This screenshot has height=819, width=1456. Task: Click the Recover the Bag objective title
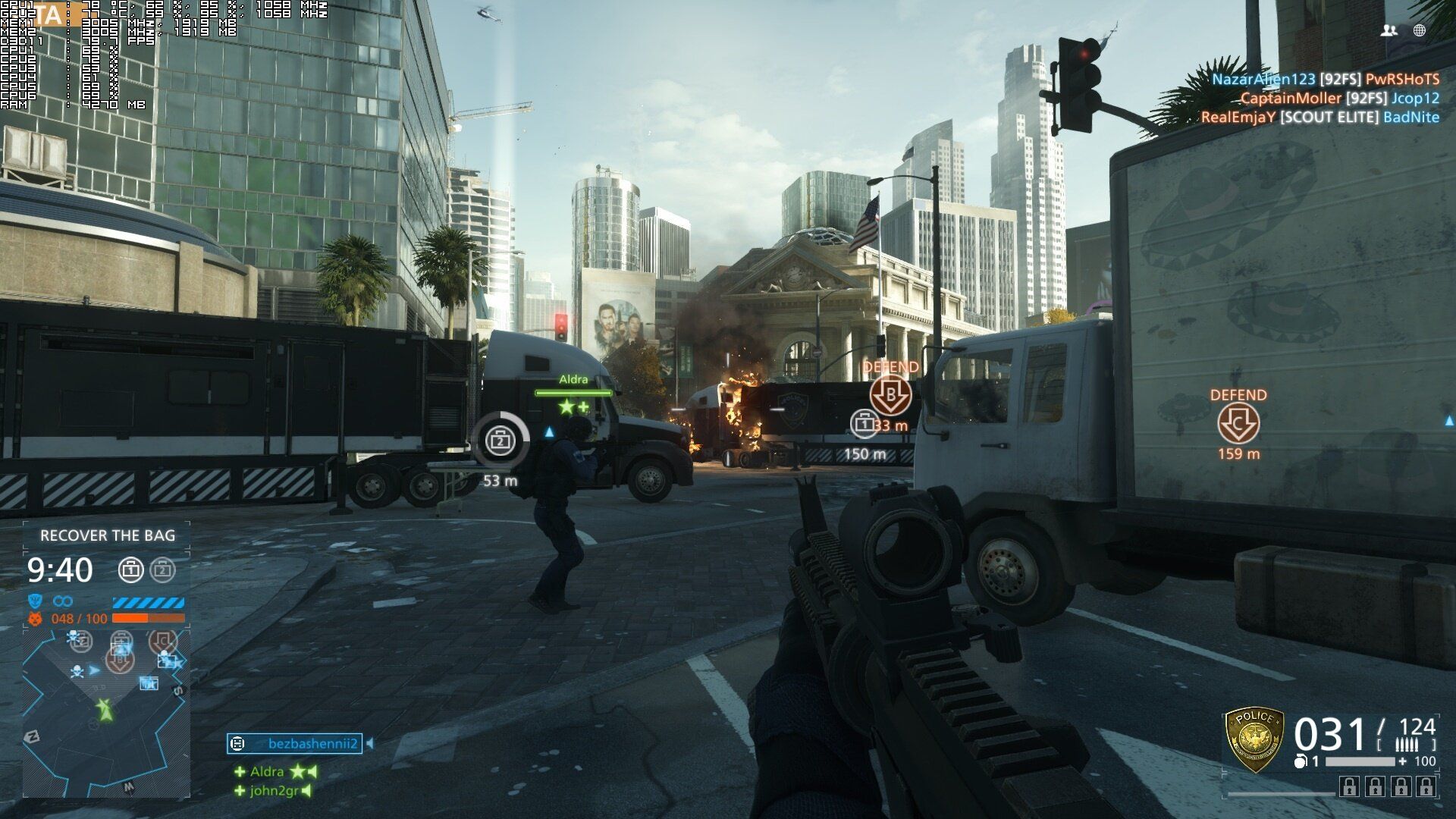click(108, 535)
